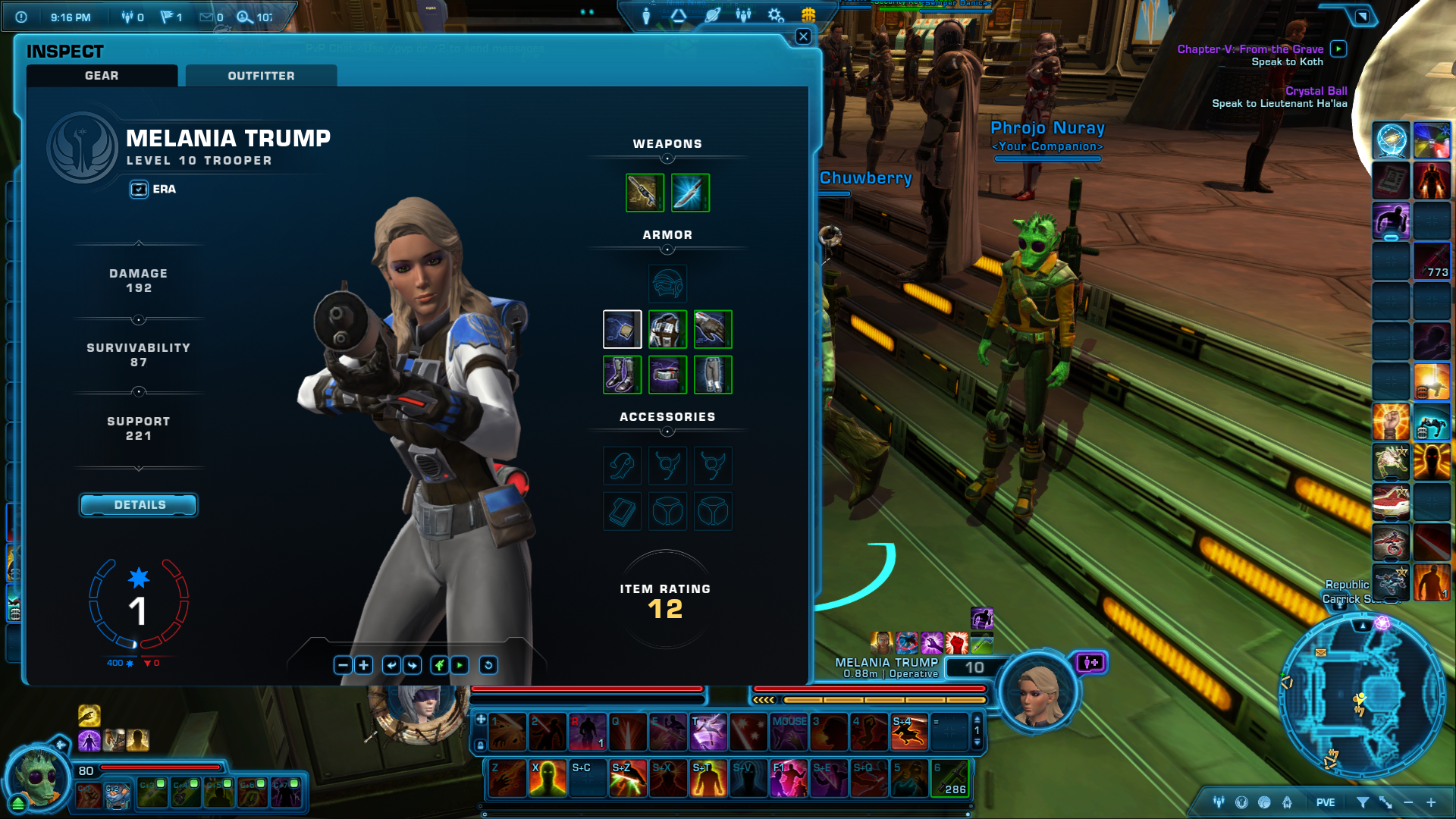Open the character Details panel
The width and height of the screenshot is (1456, 819).
point(139,505)
